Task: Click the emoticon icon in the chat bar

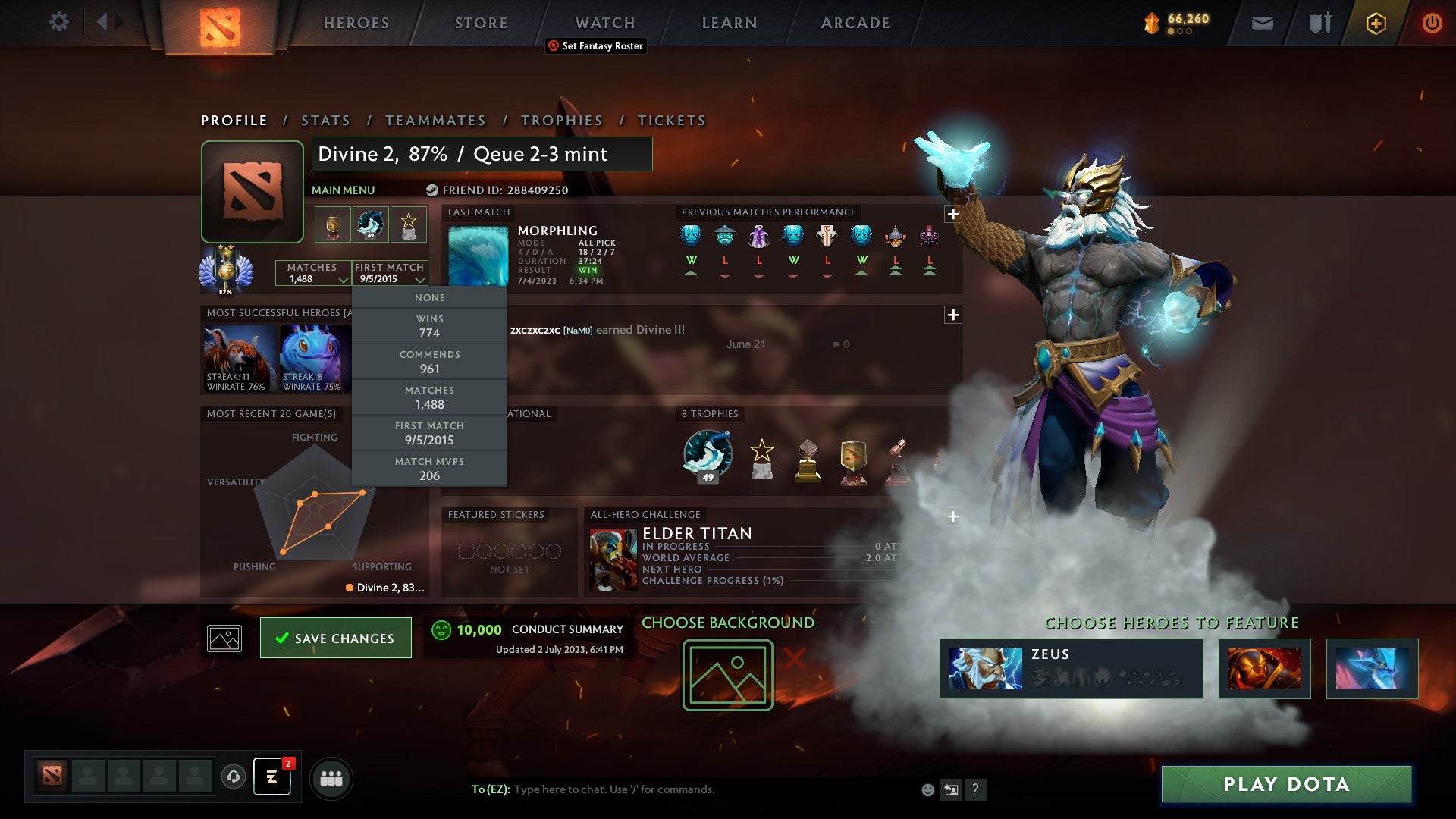Action: coord(927,789)
